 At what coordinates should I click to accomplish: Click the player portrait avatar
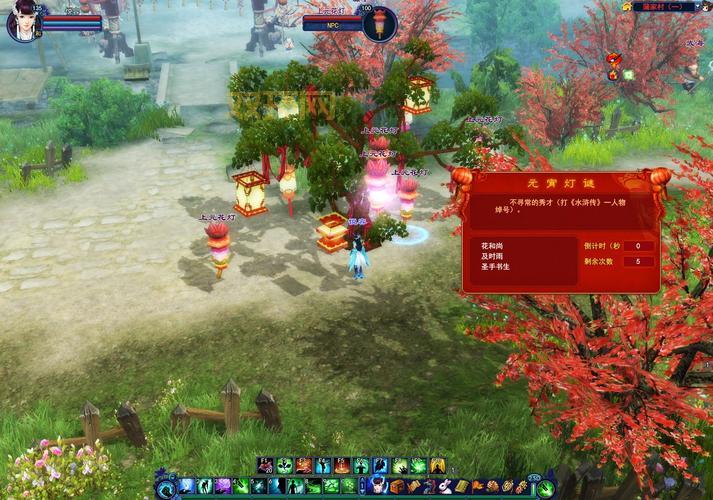tap(22, 22)
